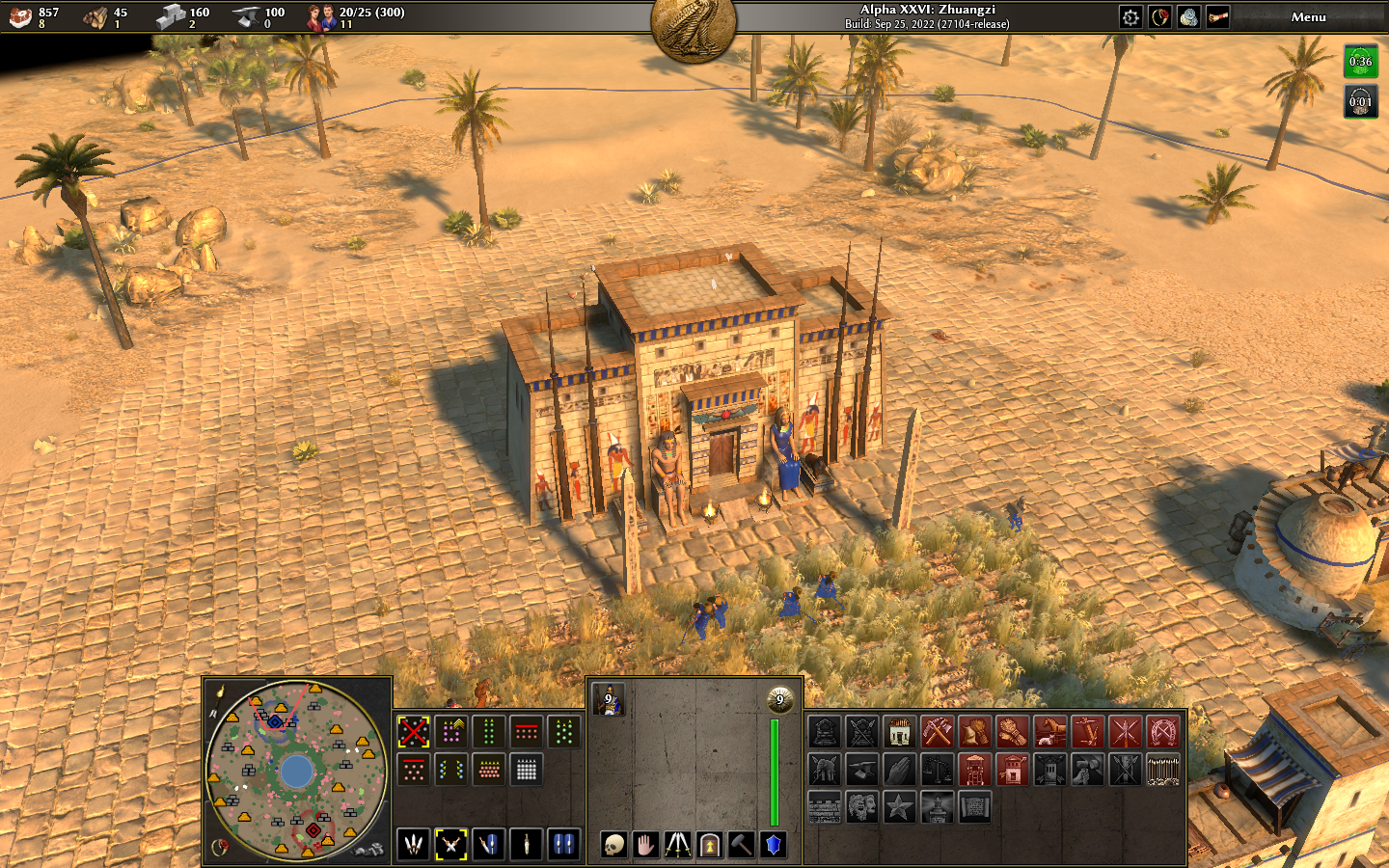The image size is (1389, 868).
Task: Open the trade and barter coins icon
Action: (x=1188, y=17)
